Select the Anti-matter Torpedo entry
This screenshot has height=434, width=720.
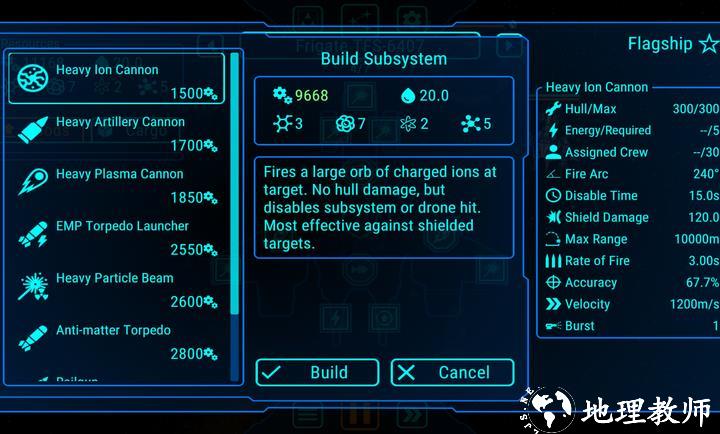point(116,339)
